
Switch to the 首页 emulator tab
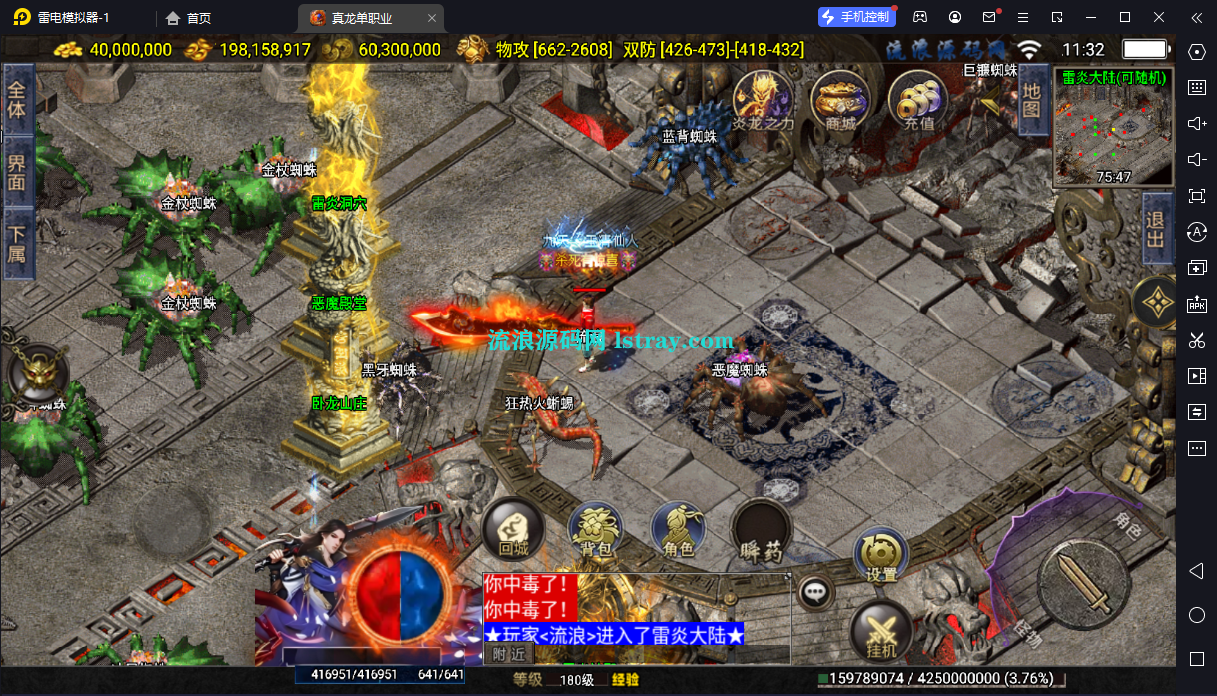(x=189, y=18)
